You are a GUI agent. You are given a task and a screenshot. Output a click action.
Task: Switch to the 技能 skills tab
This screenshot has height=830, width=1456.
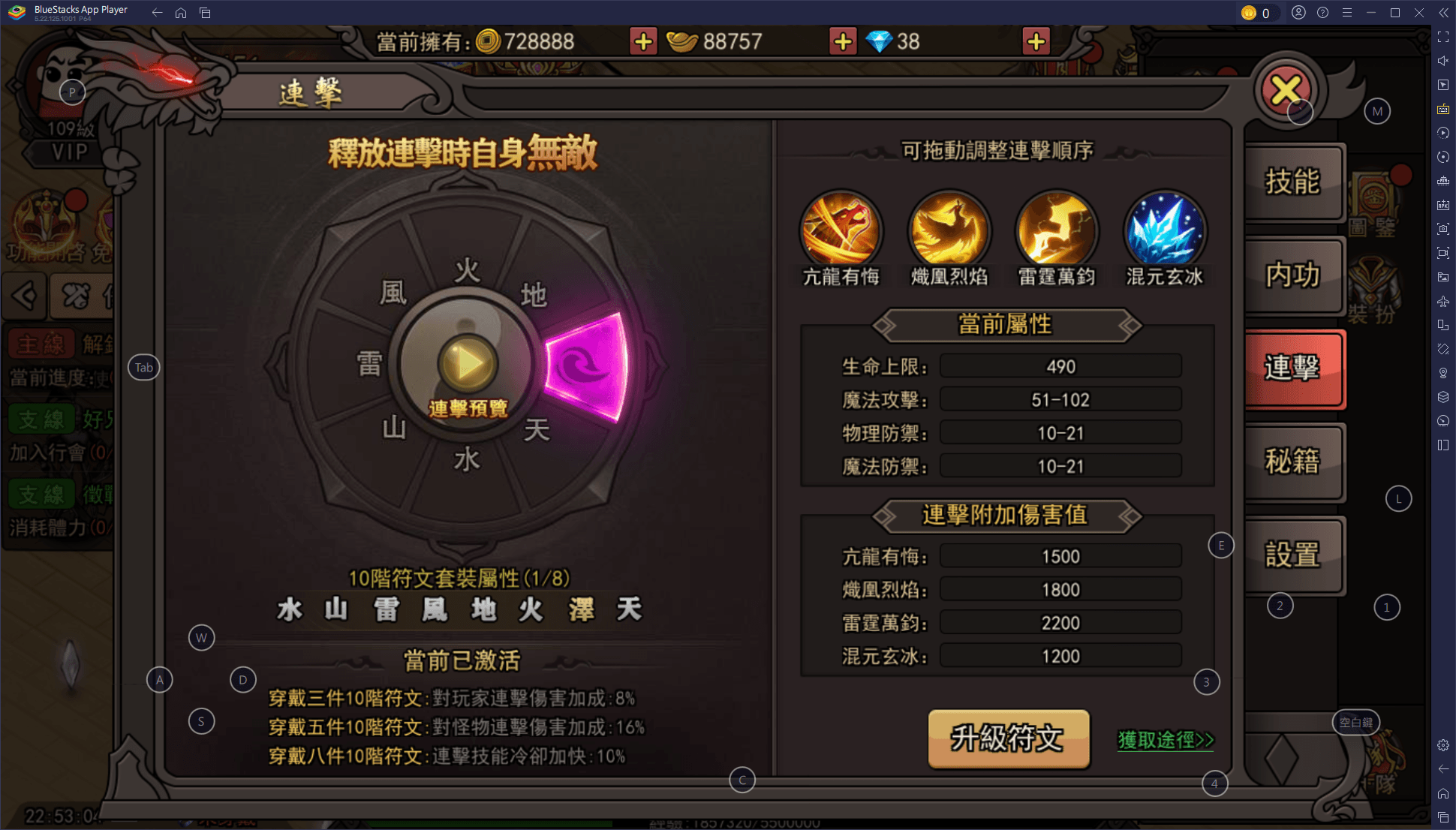1292,182
